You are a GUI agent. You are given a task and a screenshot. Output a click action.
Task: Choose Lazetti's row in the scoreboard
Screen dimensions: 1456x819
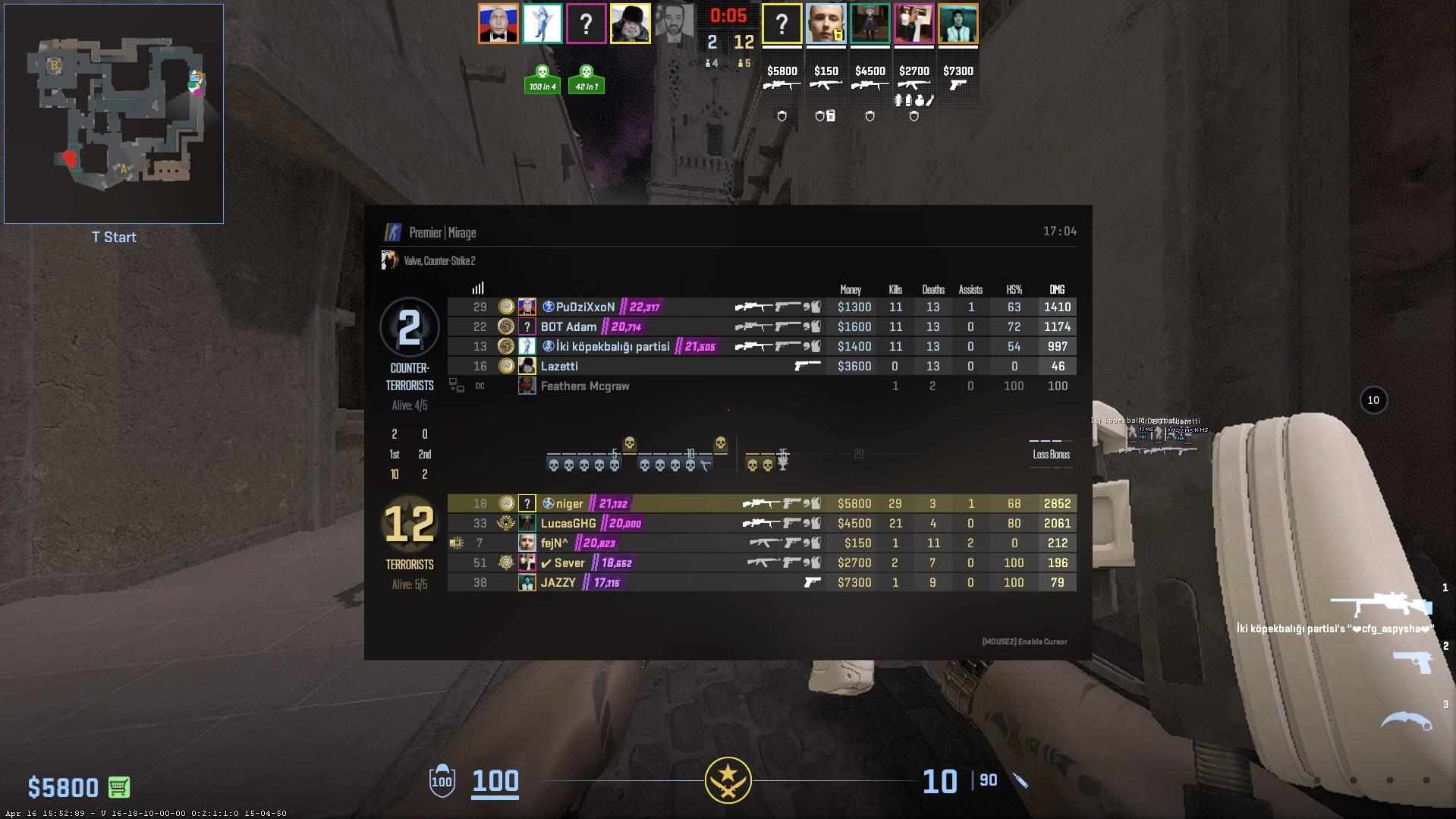point(559,367)
